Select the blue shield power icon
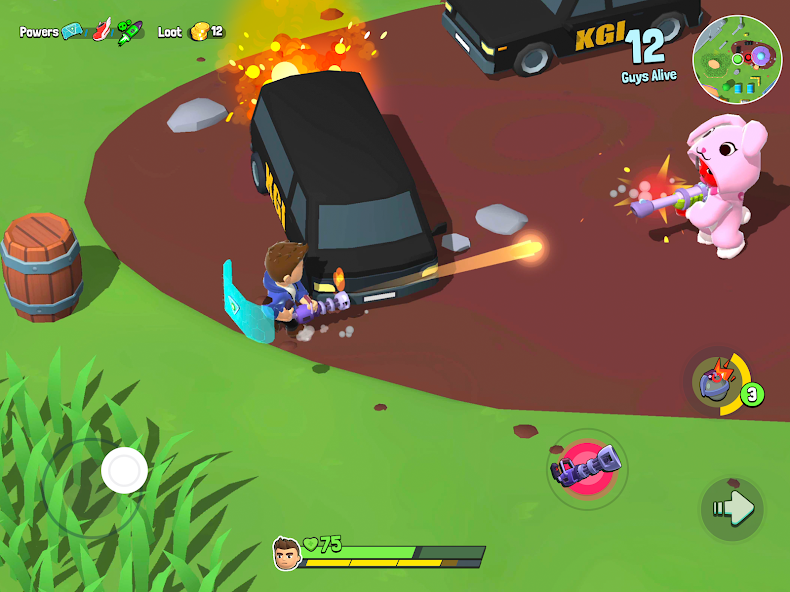790x592 pixels. click(72, 32)
